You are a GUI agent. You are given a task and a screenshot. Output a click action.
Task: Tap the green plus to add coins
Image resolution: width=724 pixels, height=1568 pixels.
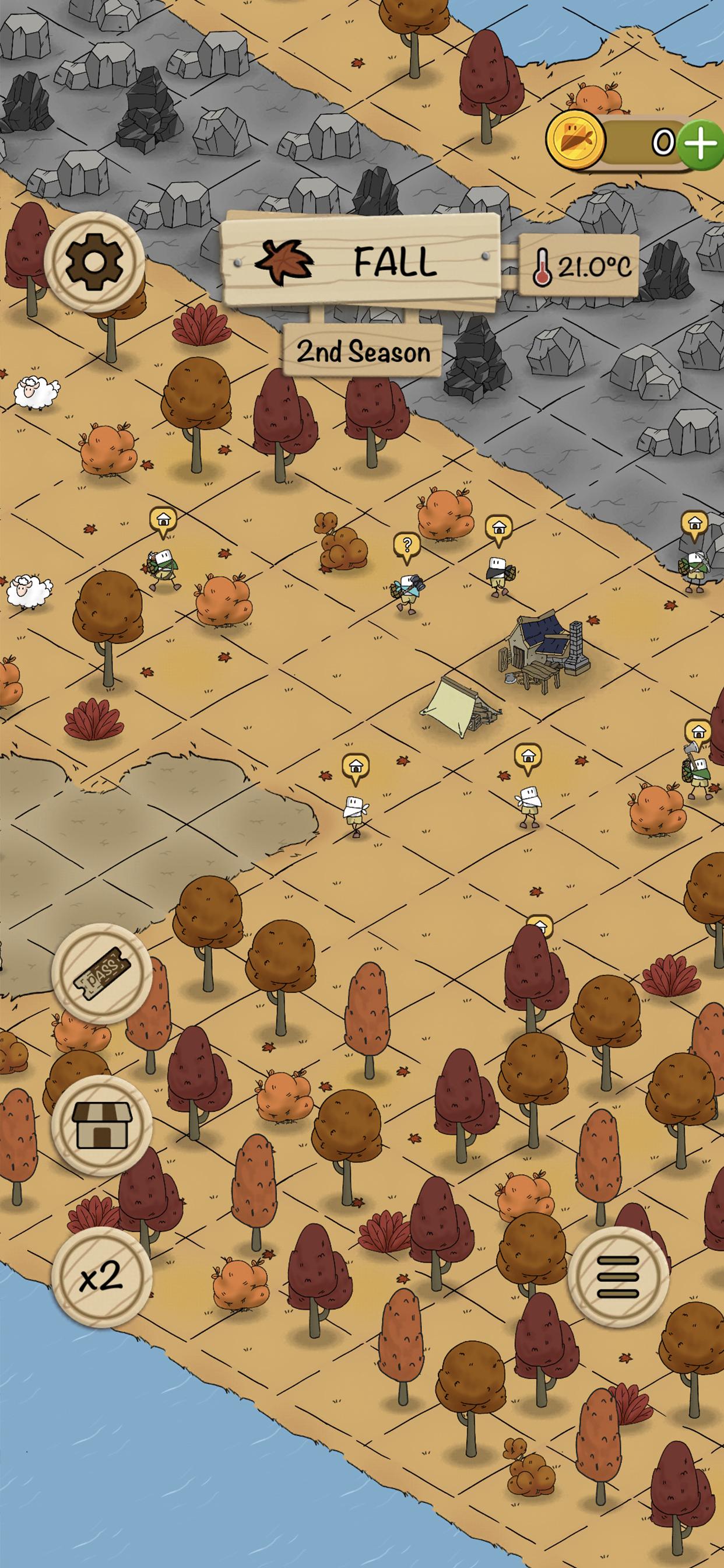click(x=701, y=143)
